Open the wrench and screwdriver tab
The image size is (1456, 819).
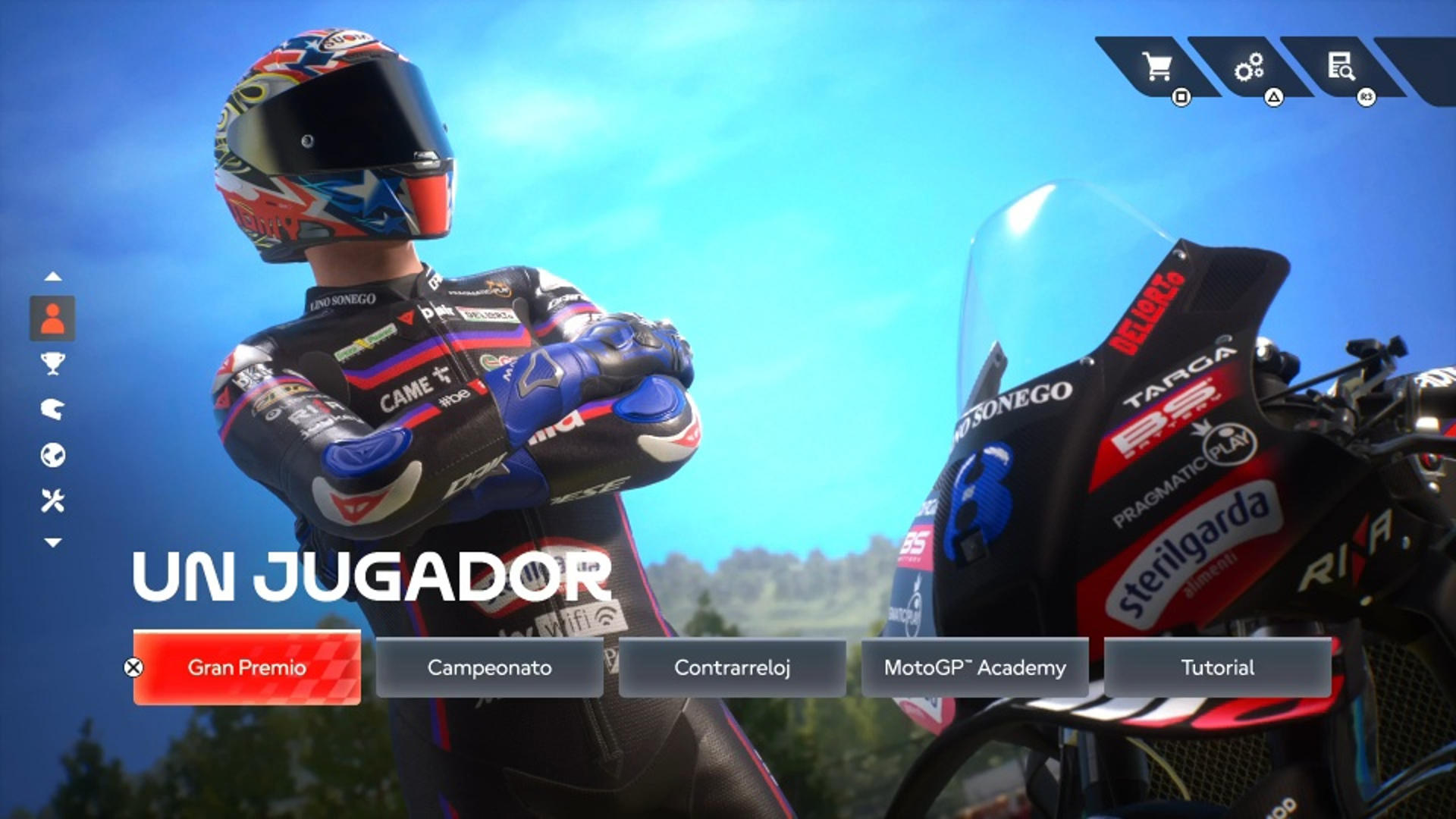[52, 500]
